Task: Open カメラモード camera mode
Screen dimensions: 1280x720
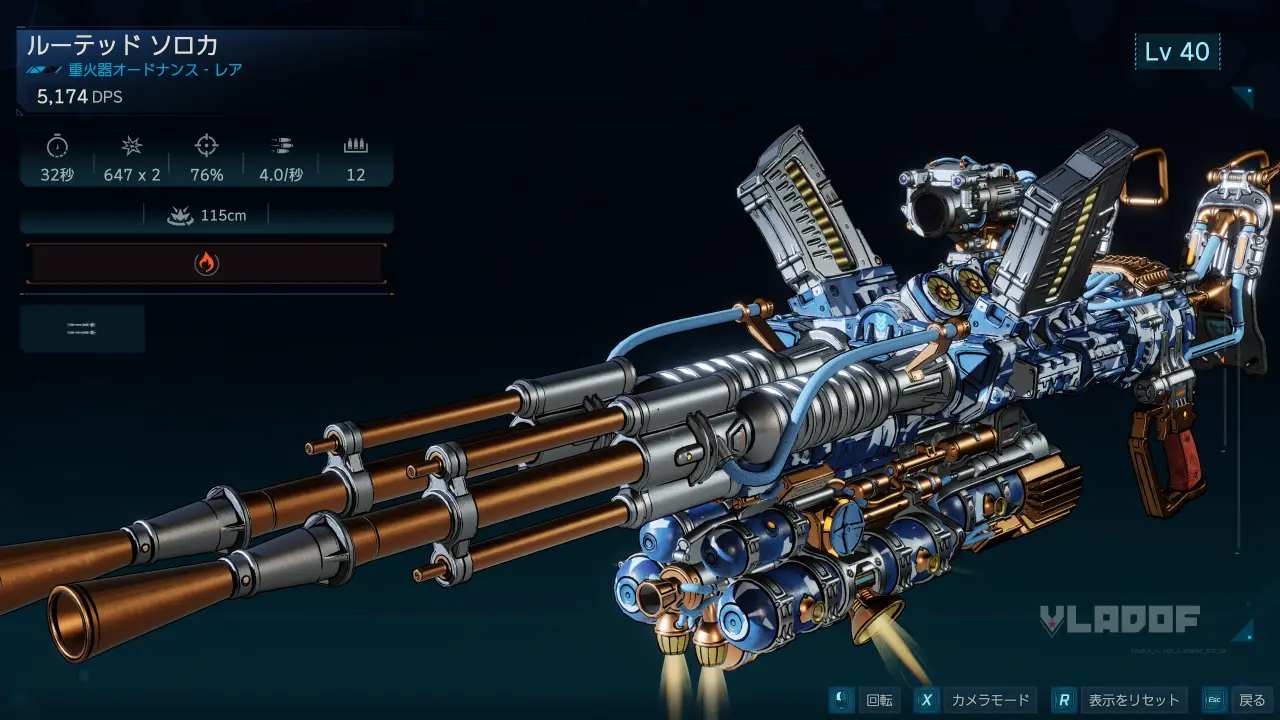Action: (x=977, y=700)
